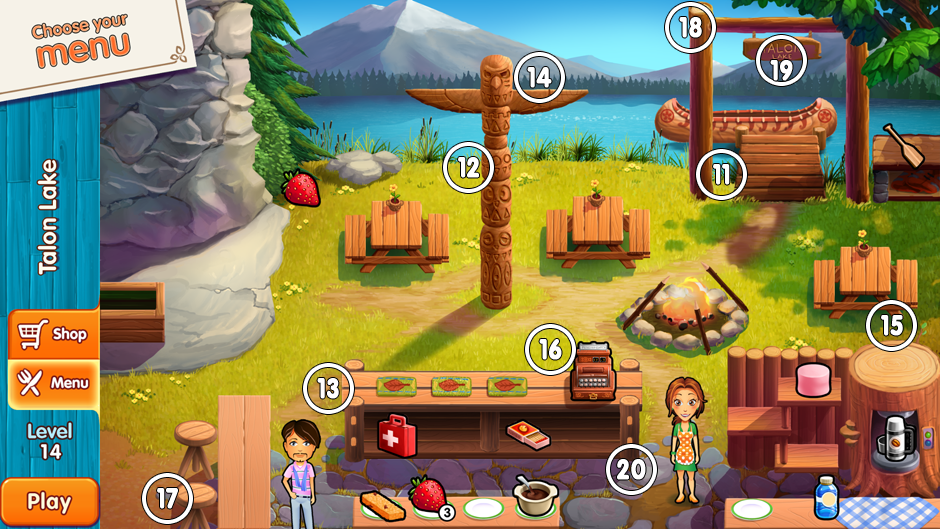The image size is (940, 529).
Task: Select the number 17 marker
Action: click(x=167, y=497)
